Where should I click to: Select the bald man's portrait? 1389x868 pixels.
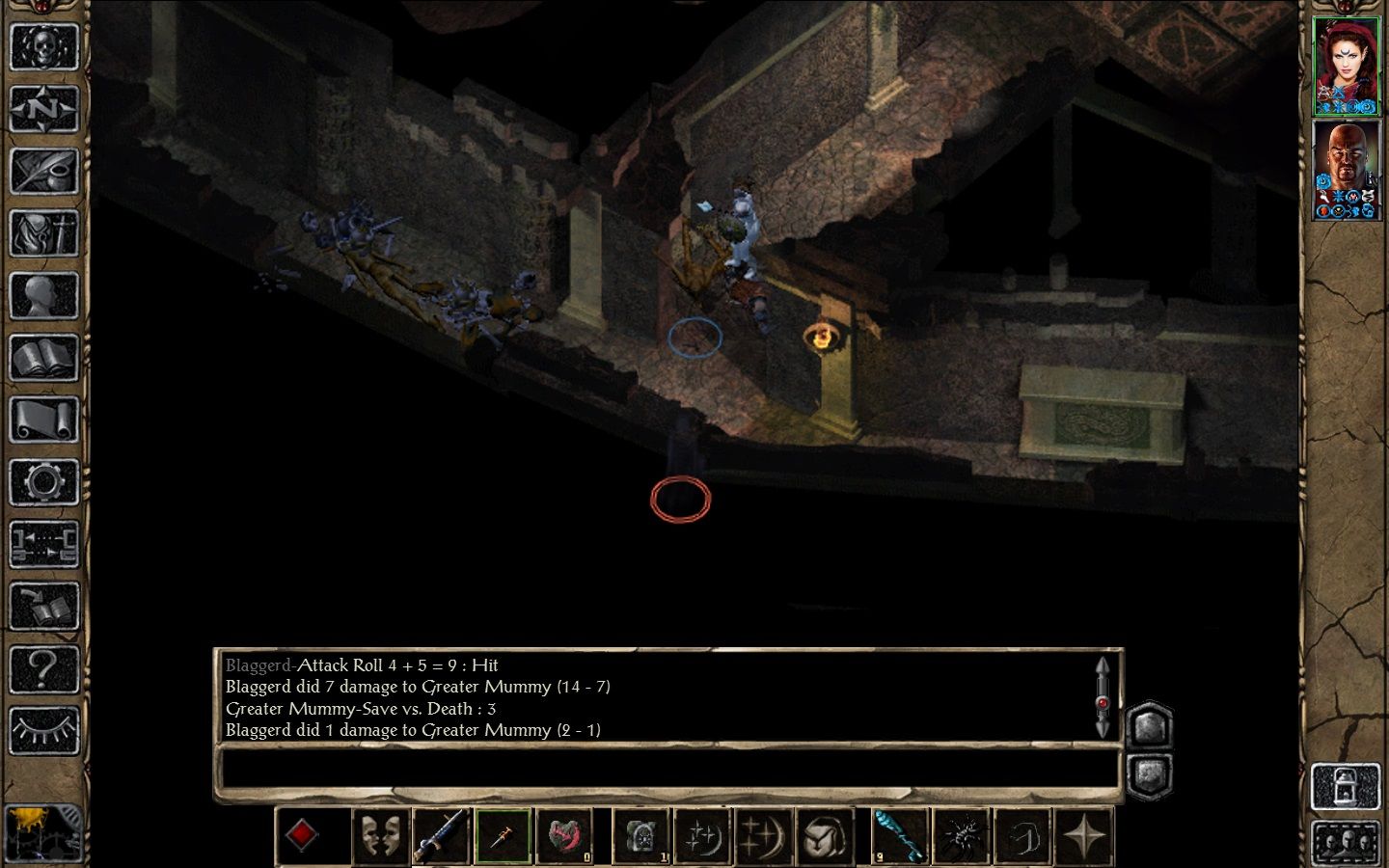pyautogui.click(x=1347, y=170)
